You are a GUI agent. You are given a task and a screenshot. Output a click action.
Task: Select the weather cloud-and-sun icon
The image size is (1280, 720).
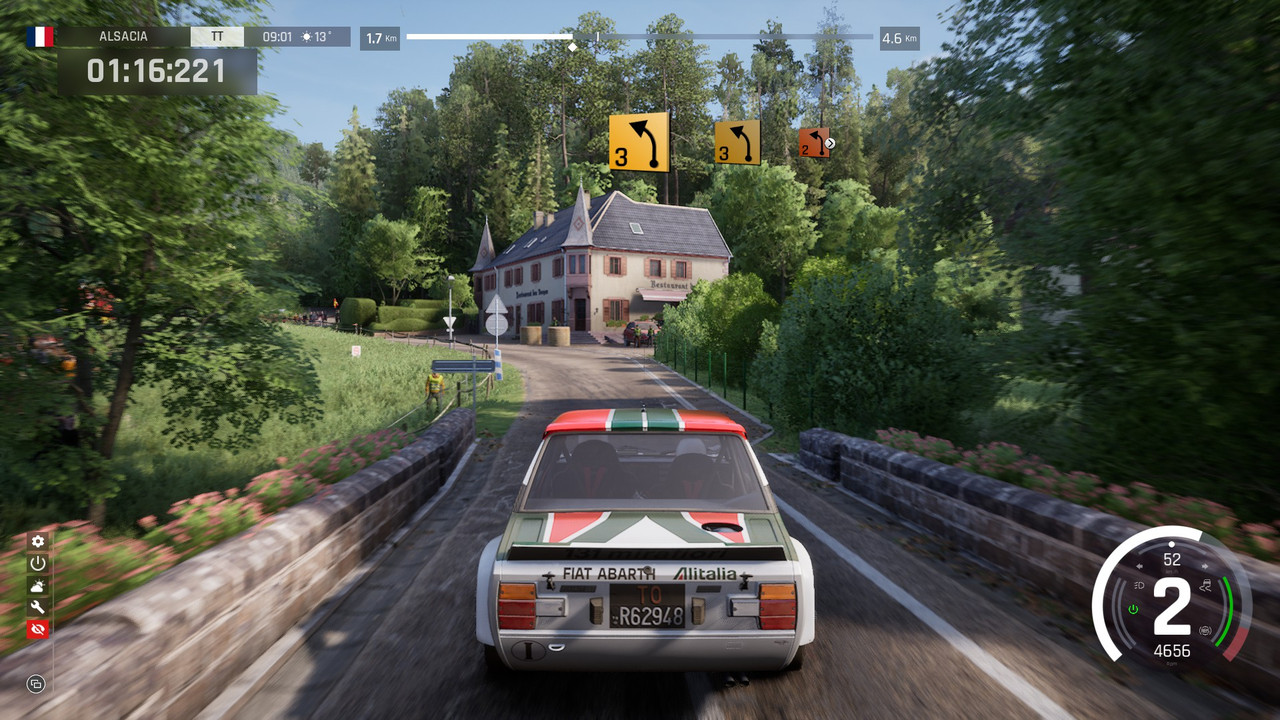tap(38, 585)
